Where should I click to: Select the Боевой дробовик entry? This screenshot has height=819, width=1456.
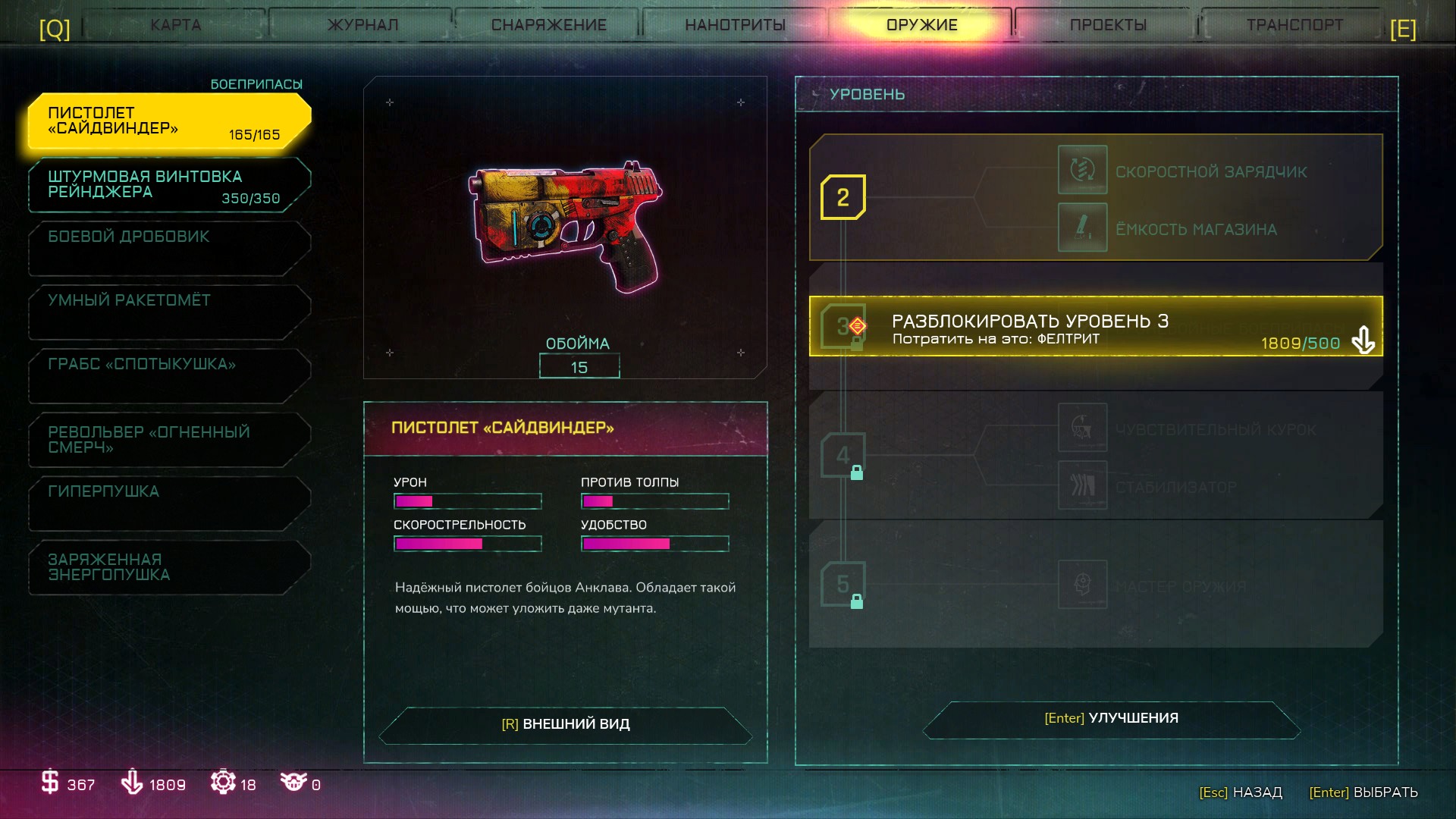(x=169, y=247)
